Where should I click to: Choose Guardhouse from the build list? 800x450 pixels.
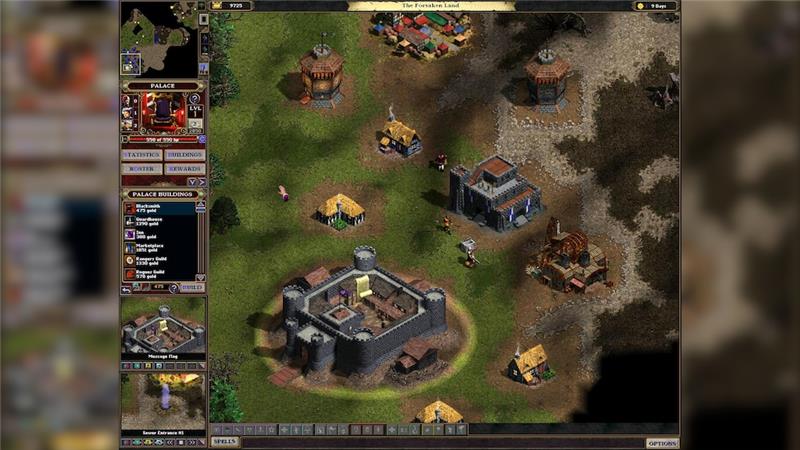point(160,221)
